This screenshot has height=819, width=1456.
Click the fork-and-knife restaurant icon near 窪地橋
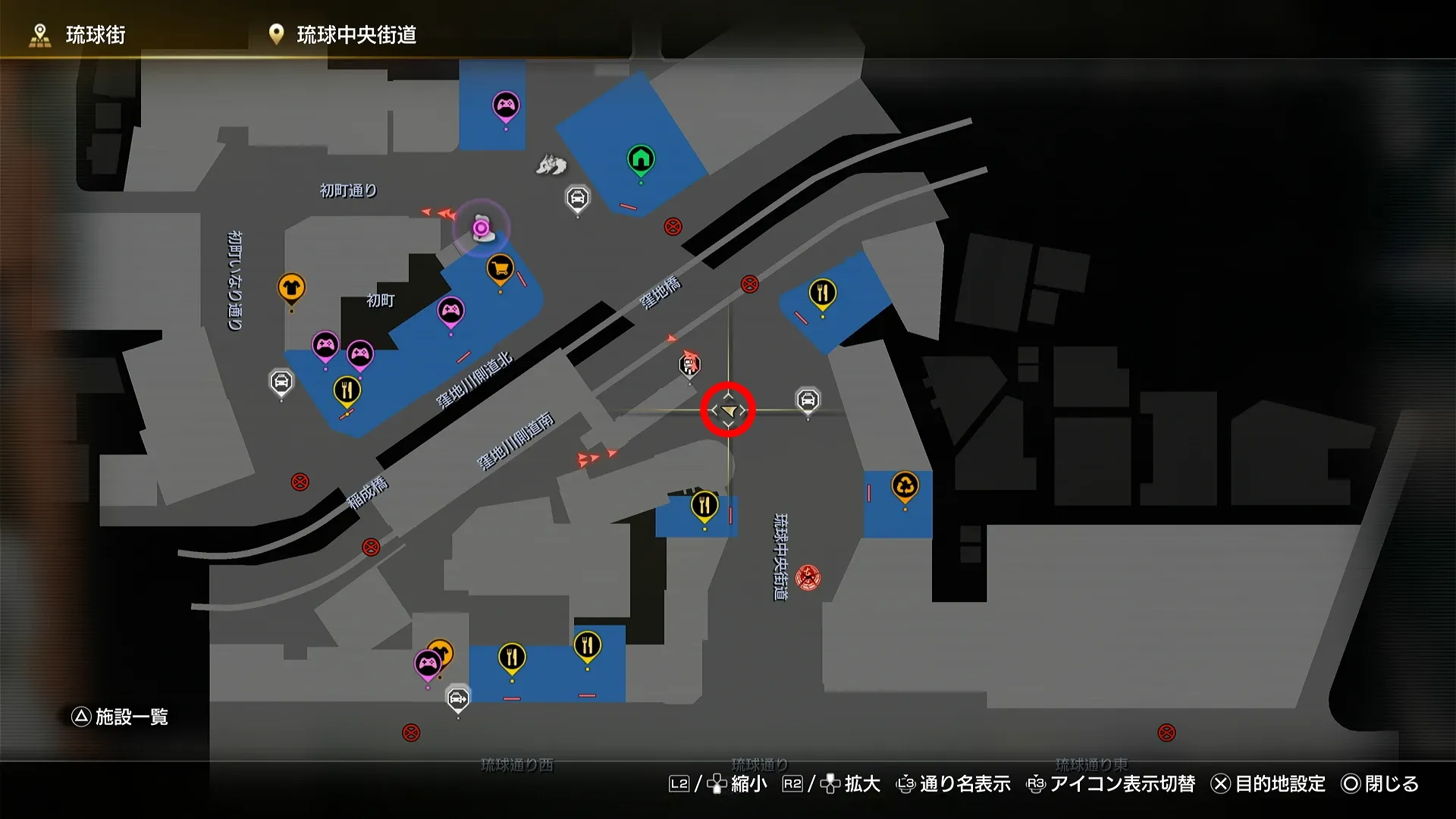[823, 291]
